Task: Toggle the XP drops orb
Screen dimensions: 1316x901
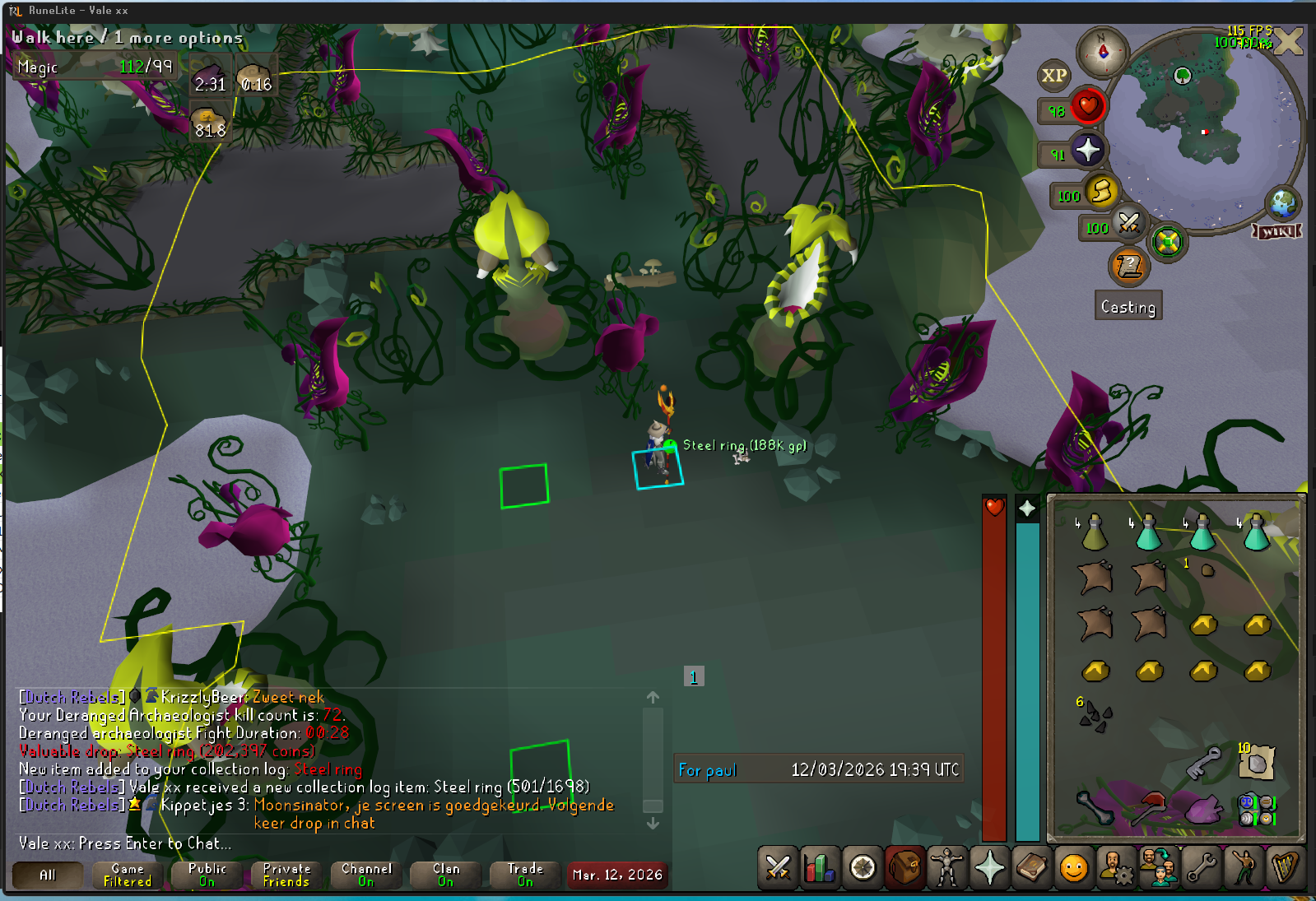Action: (x=1054, y=76)
